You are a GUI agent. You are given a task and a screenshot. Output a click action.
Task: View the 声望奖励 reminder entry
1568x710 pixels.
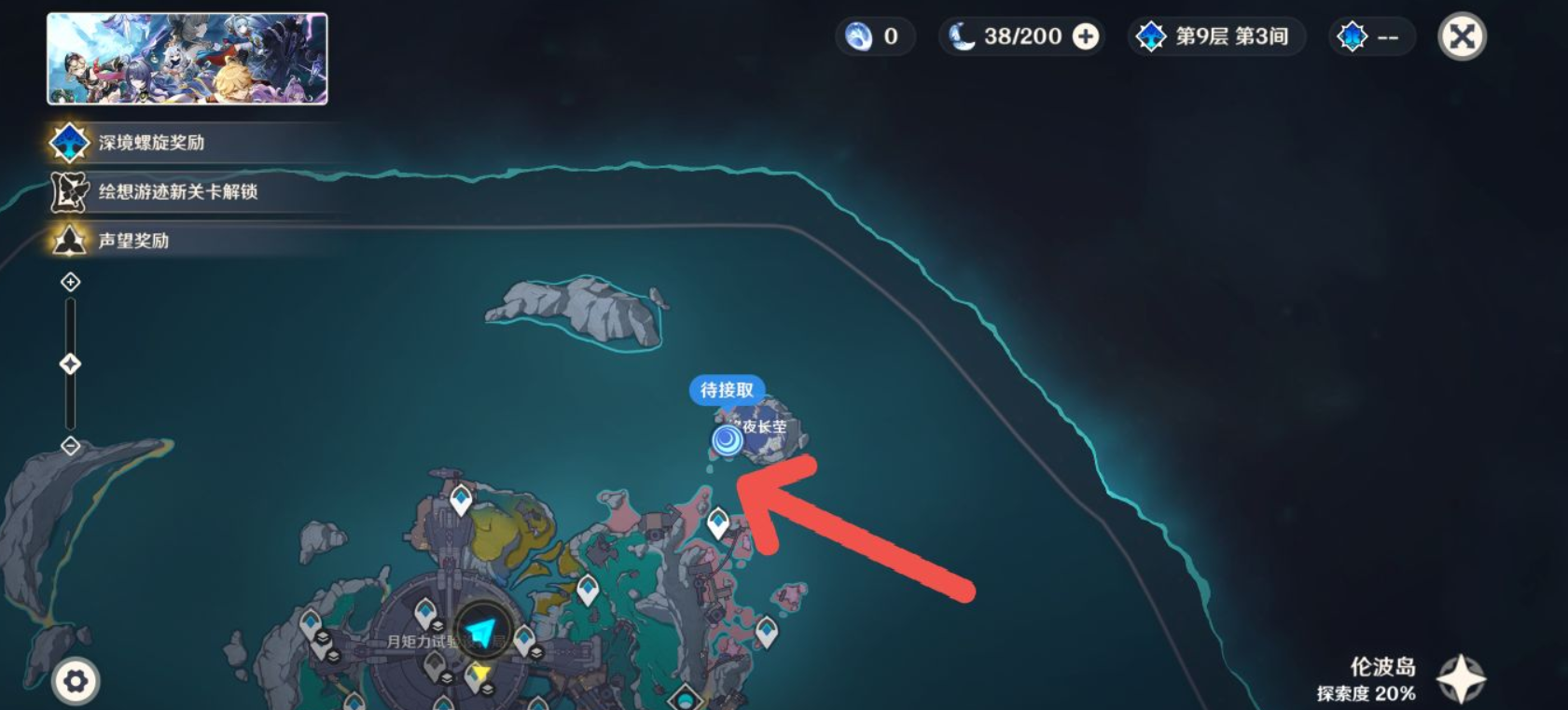(x=133, y=241)
